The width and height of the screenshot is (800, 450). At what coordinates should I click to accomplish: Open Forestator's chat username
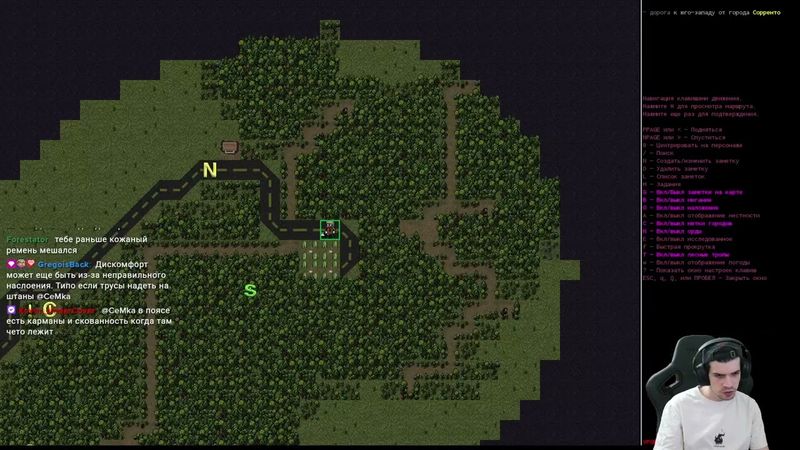tap(27, 240)
